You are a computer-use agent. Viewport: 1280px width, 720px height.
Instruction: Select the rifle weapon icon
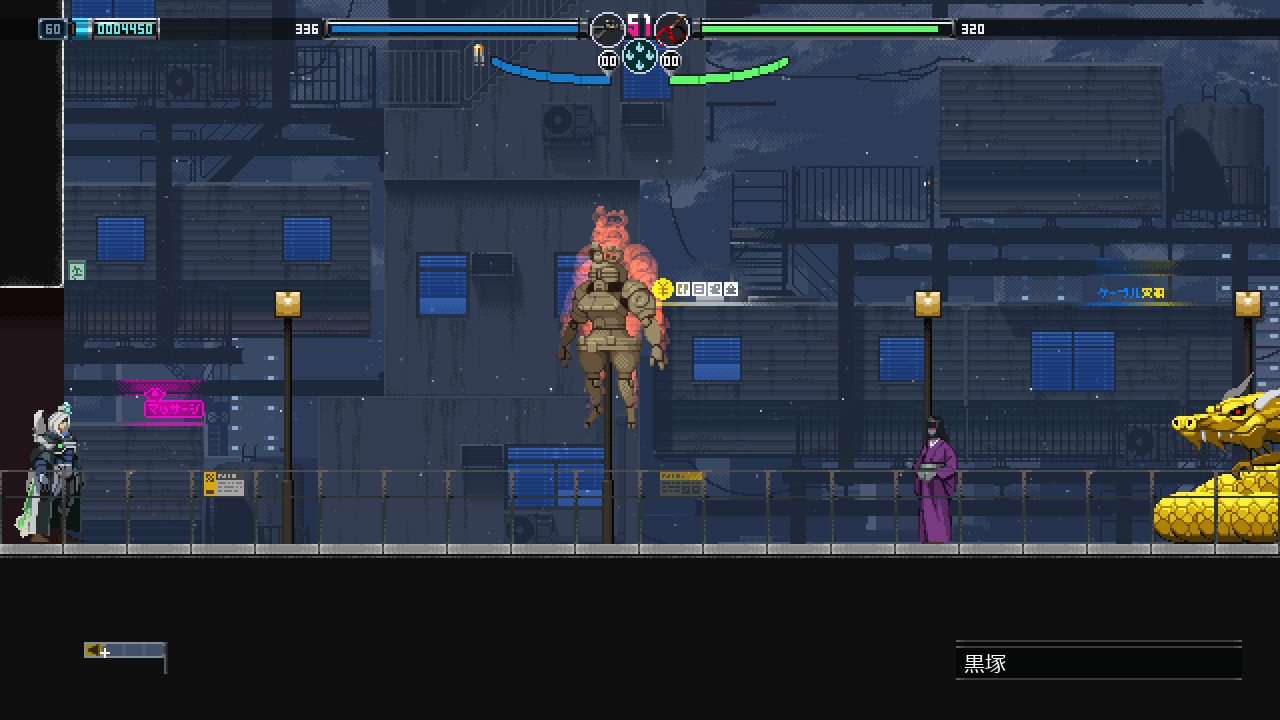point(607,29)
